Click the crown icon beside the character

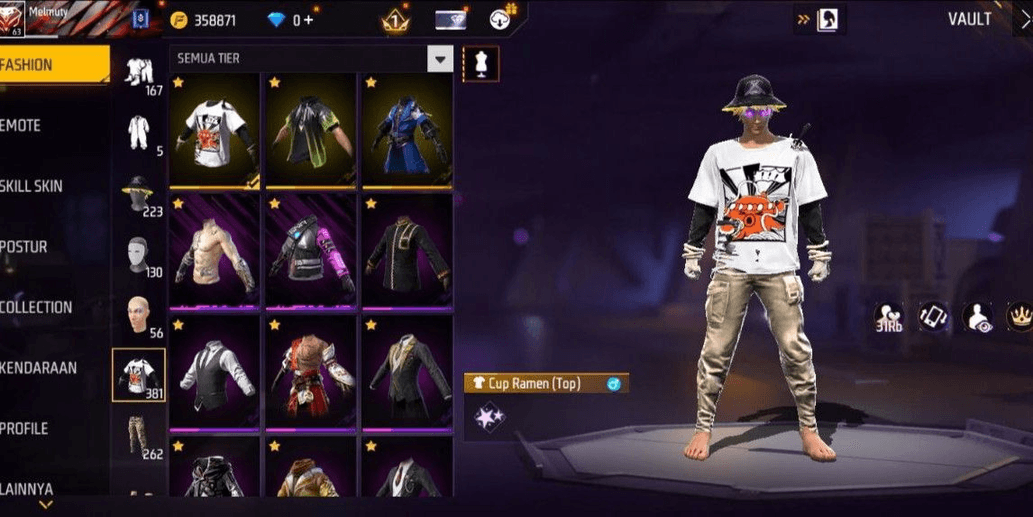[x=1018, y=317]
